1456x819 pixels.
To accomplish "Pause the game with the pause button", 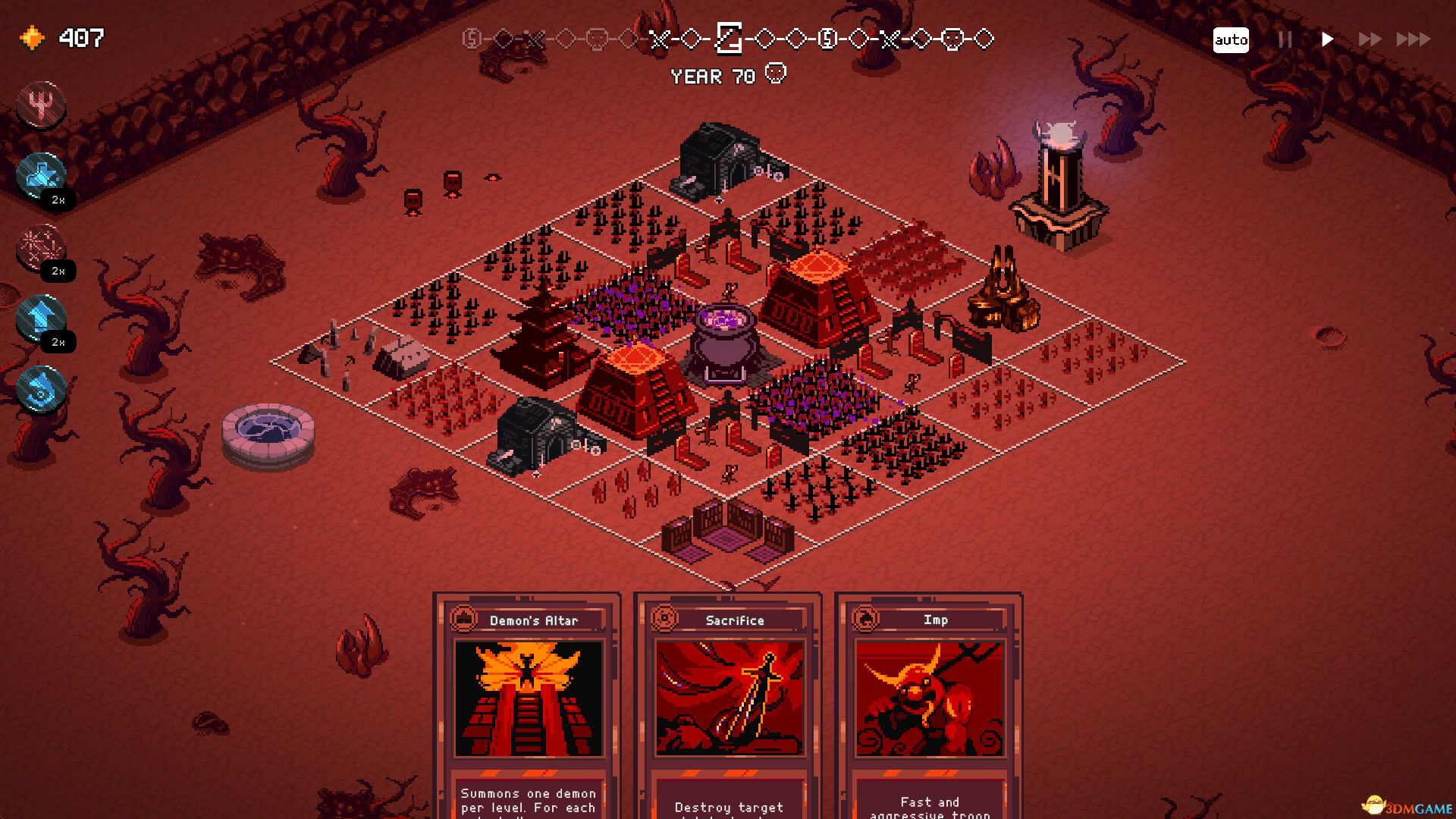I will 1285,39.
